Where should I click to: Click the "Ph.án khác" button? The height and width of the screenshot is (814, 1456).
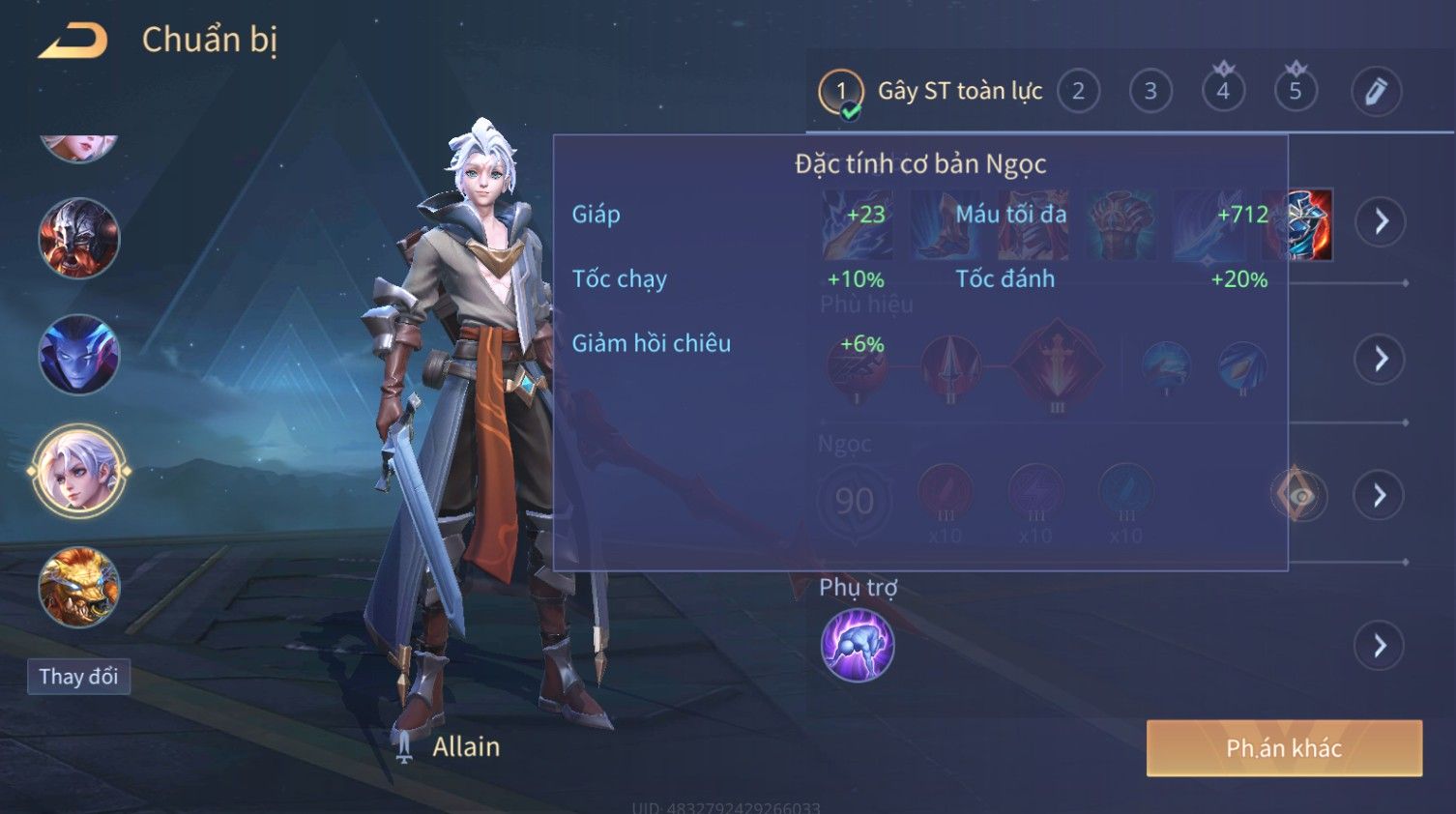[x=1284, y=748]
